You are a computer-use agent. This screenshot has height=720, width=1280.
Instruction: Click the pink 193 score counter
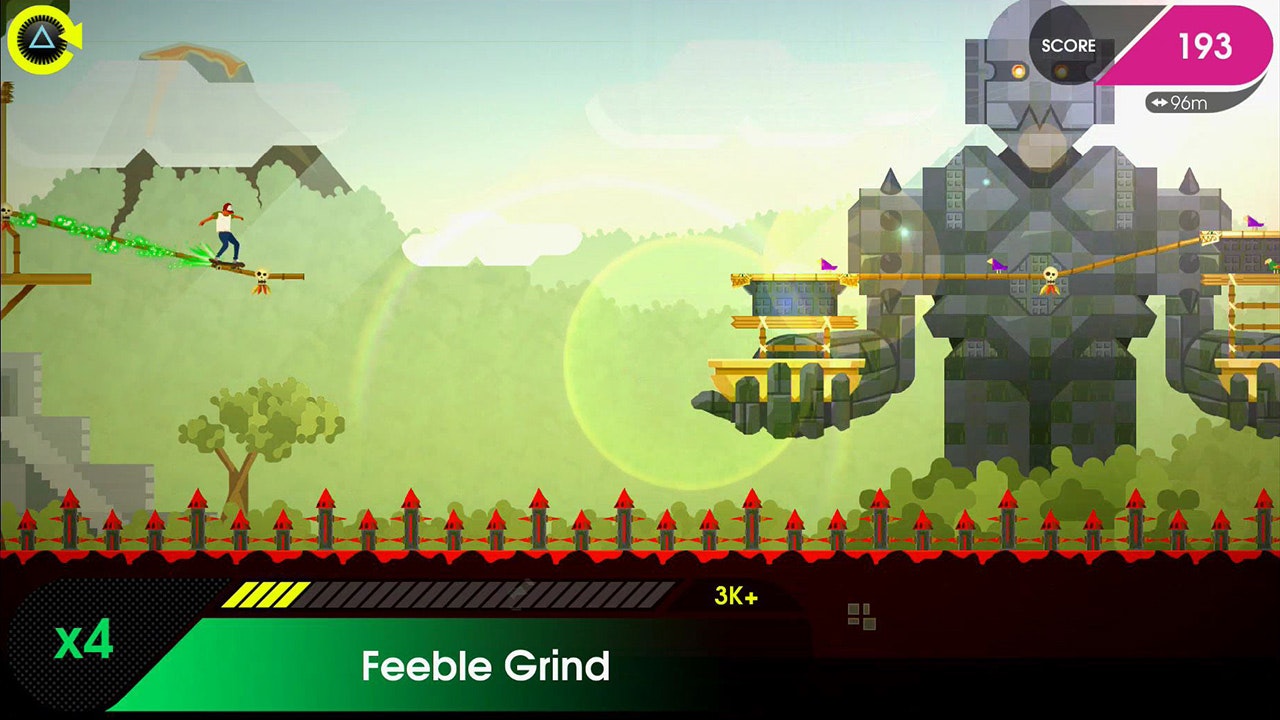[1208, 45]
